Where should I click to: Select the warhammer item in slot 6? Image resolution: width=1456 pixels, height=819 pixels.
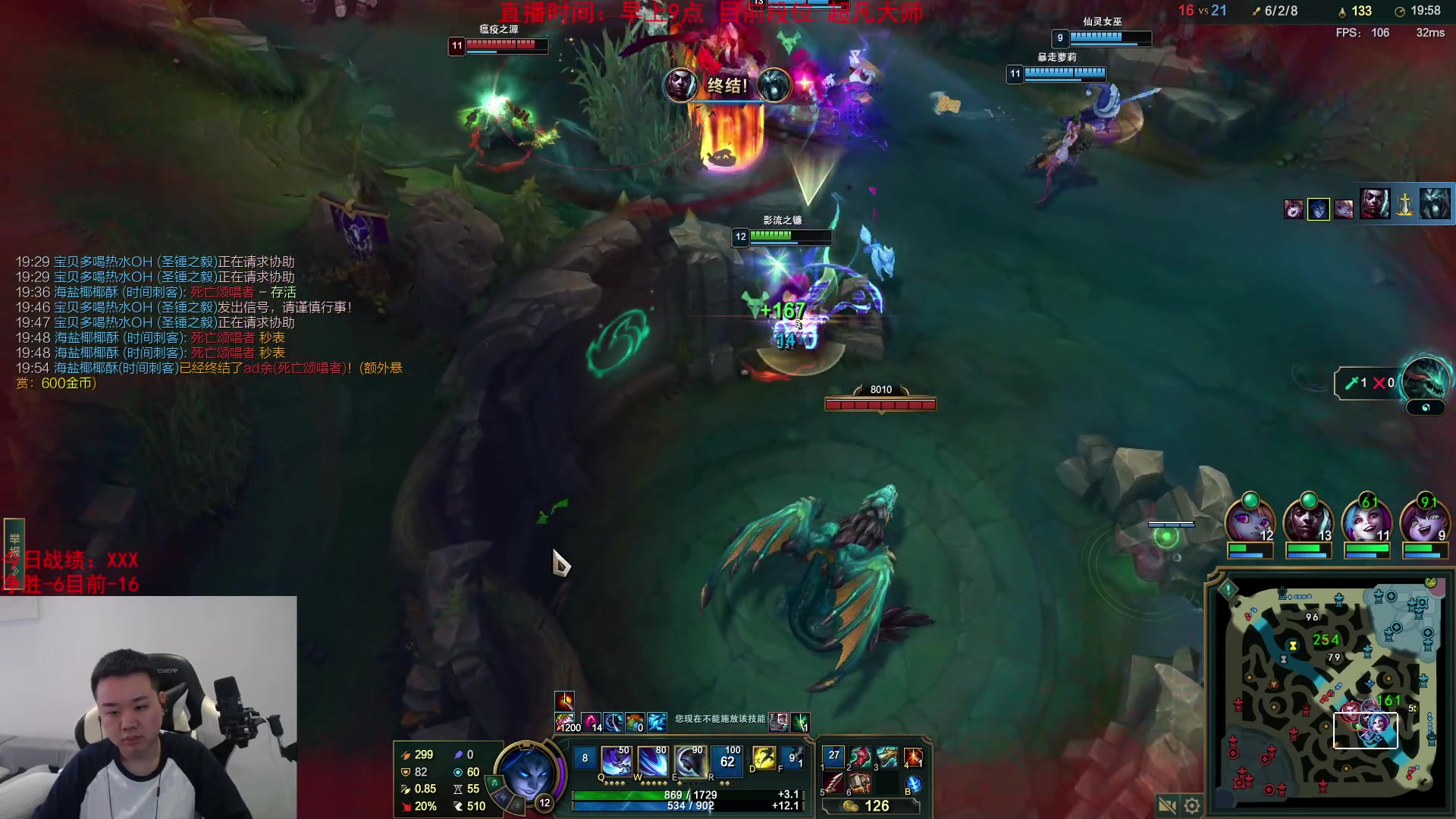click(x=861, y=783)
